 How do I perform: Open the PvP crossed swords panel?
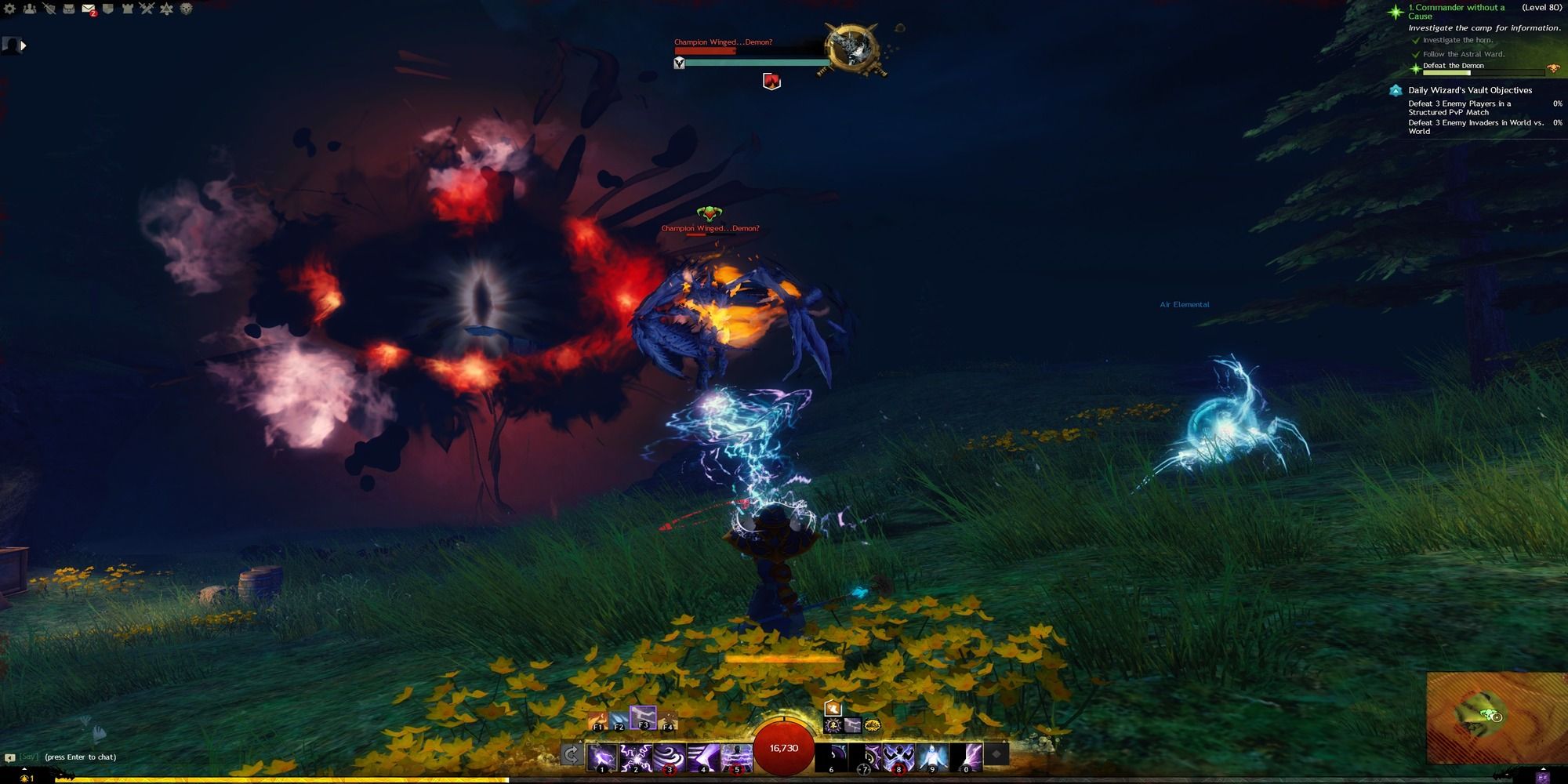[x=147, y=9]
